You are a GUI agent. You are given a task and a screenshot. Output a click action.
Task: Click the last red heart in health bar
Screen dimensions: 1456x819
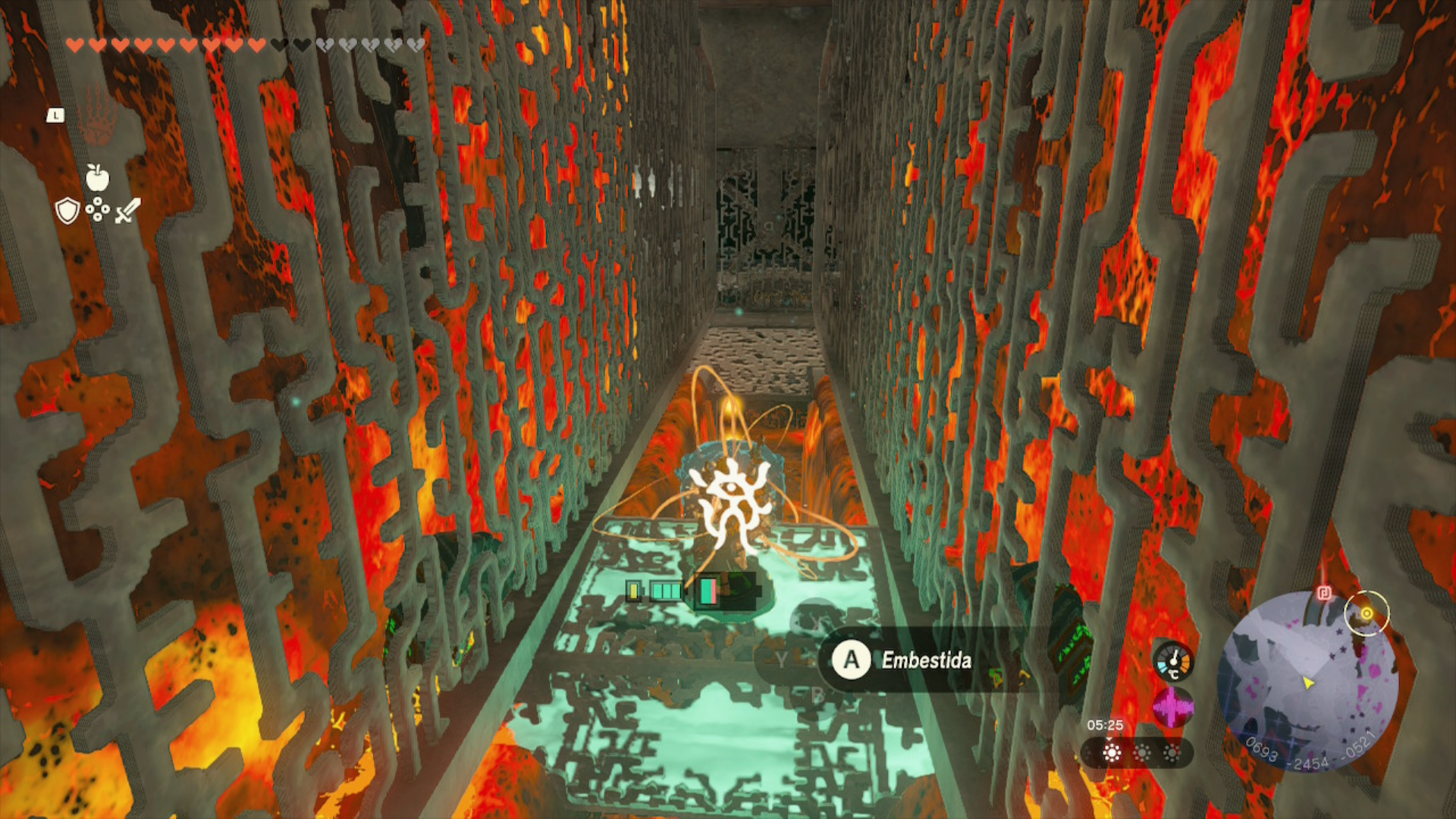pos(256,44)
